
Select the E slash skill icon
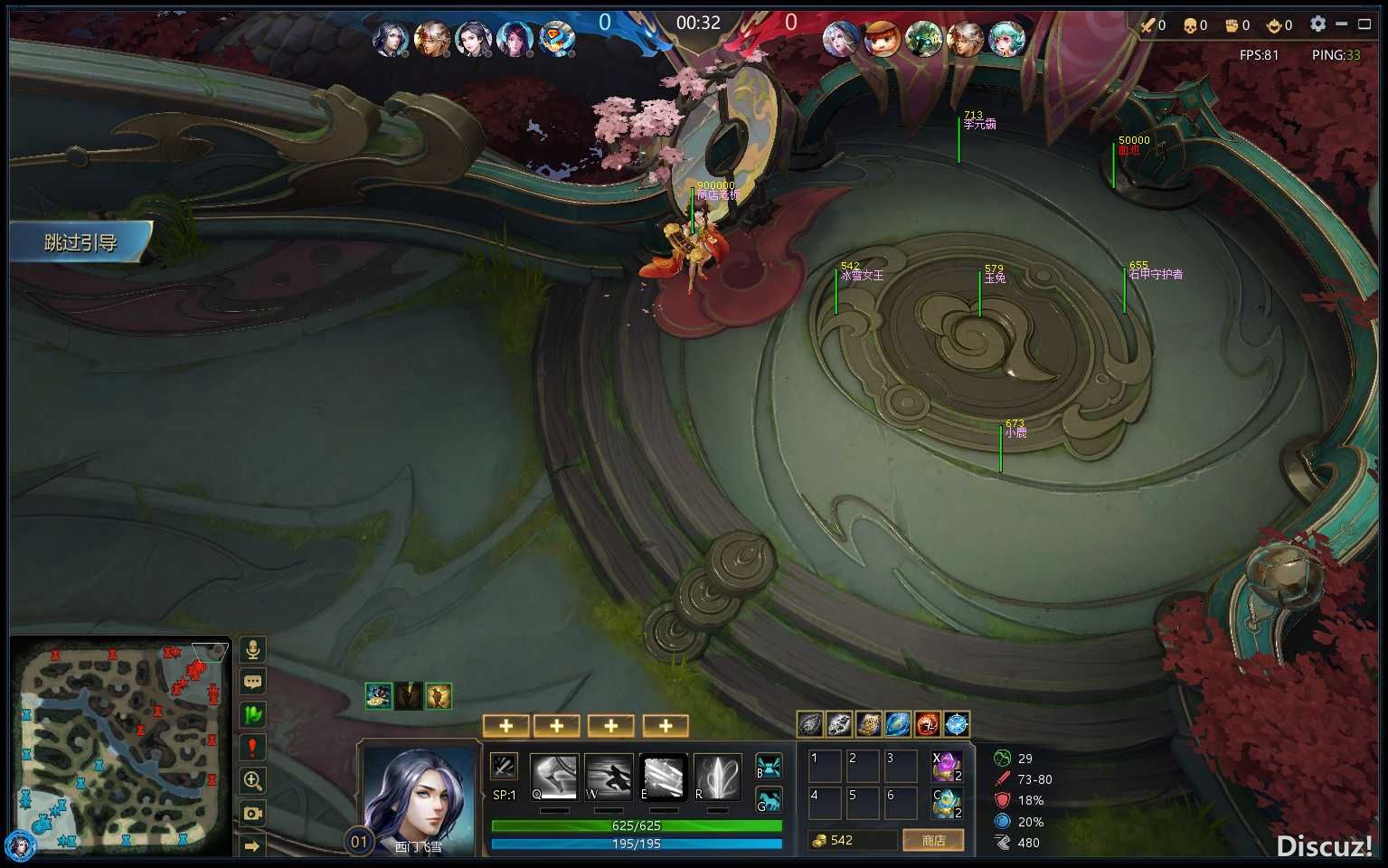point(664,777)
